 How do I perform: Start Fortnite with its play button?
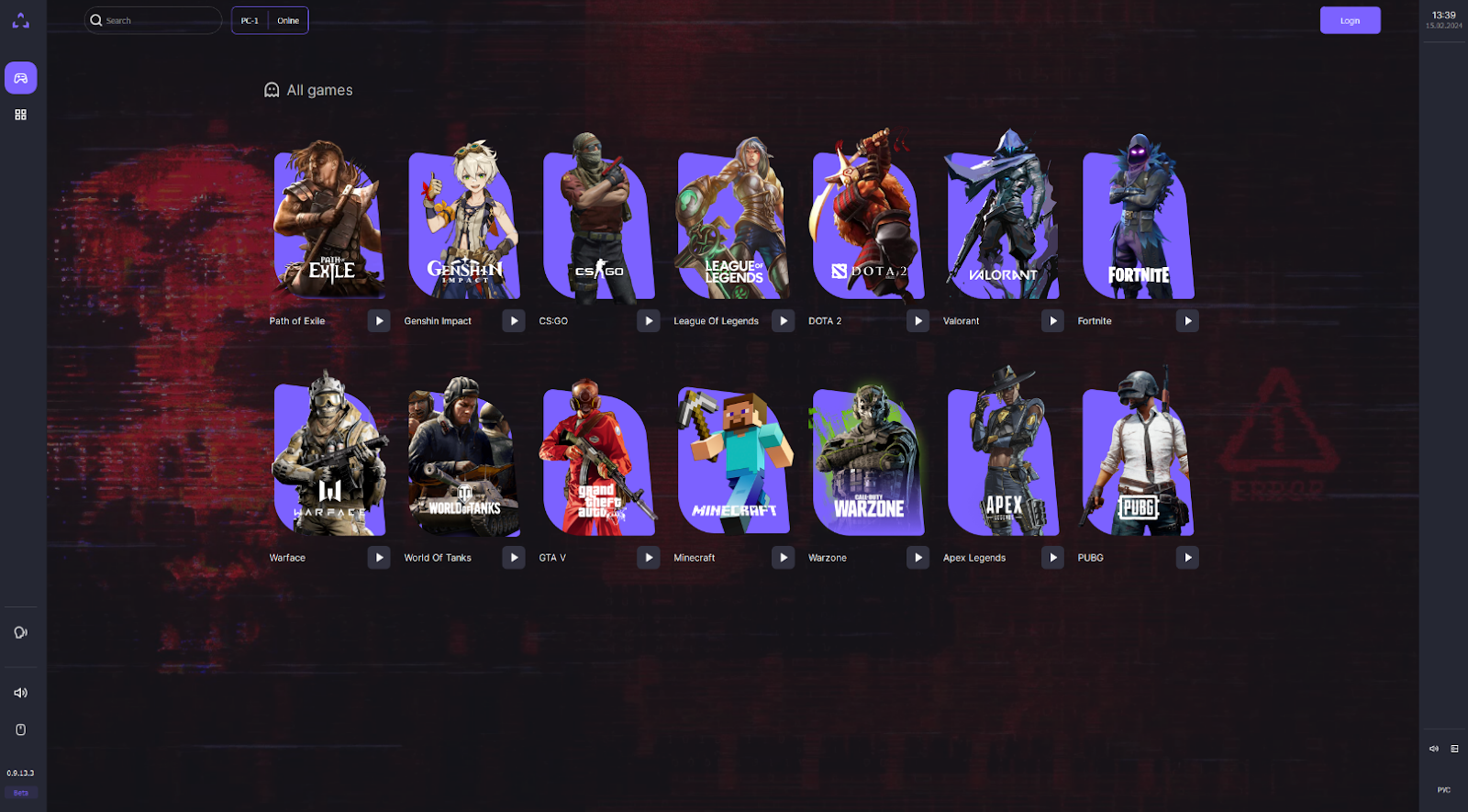(1187, 321)
